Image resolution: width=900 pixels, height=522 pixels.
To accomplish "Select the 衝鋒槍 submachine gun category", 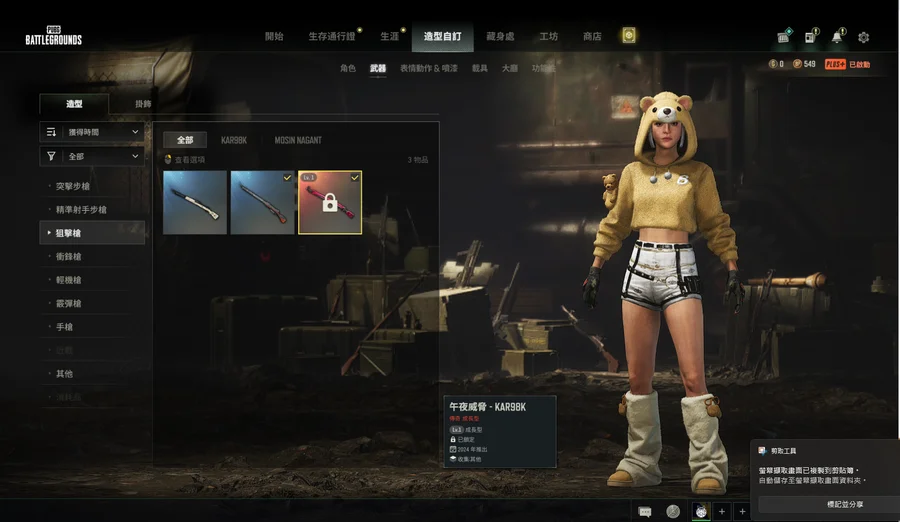I will click(x=70, y=256).
